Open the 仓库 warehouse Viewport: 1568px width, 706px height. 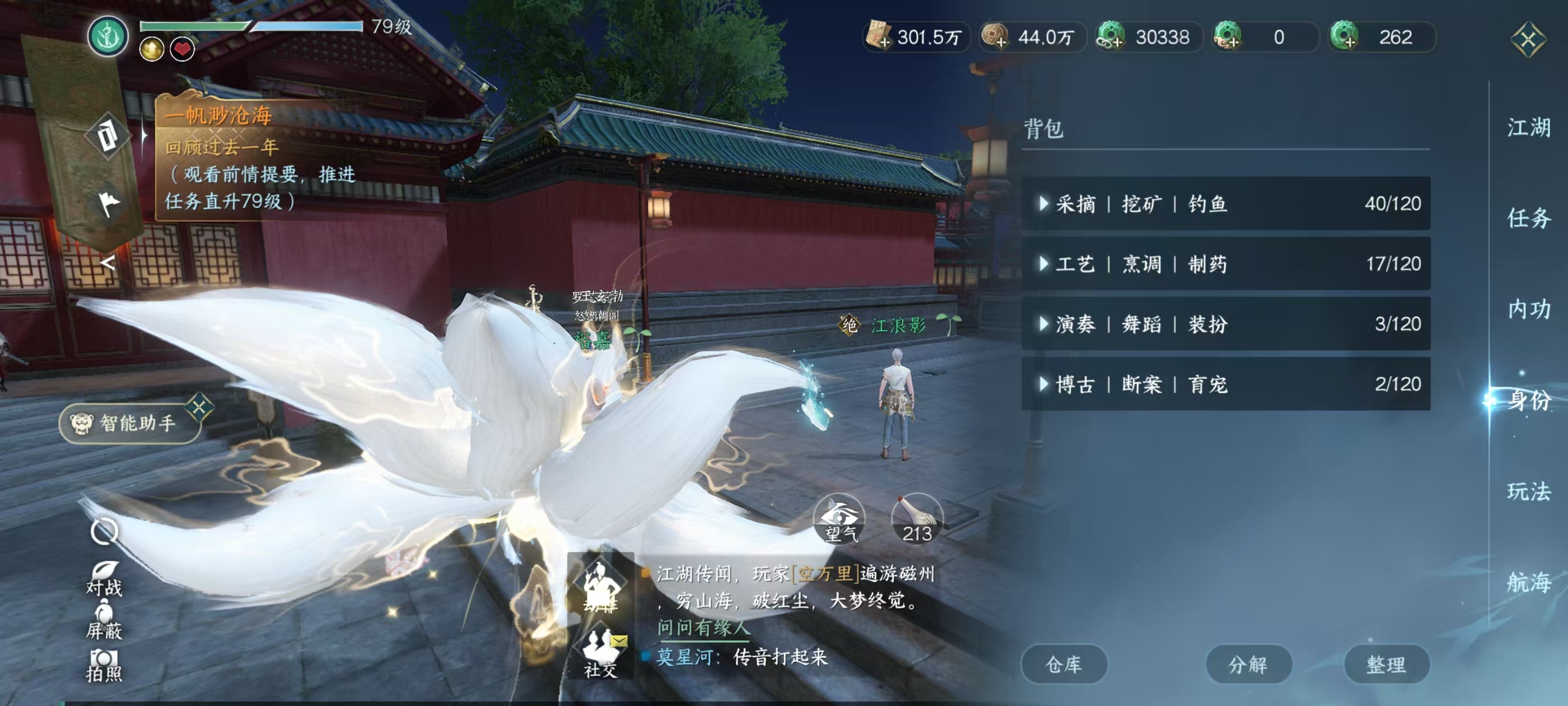pos(1064,664)
